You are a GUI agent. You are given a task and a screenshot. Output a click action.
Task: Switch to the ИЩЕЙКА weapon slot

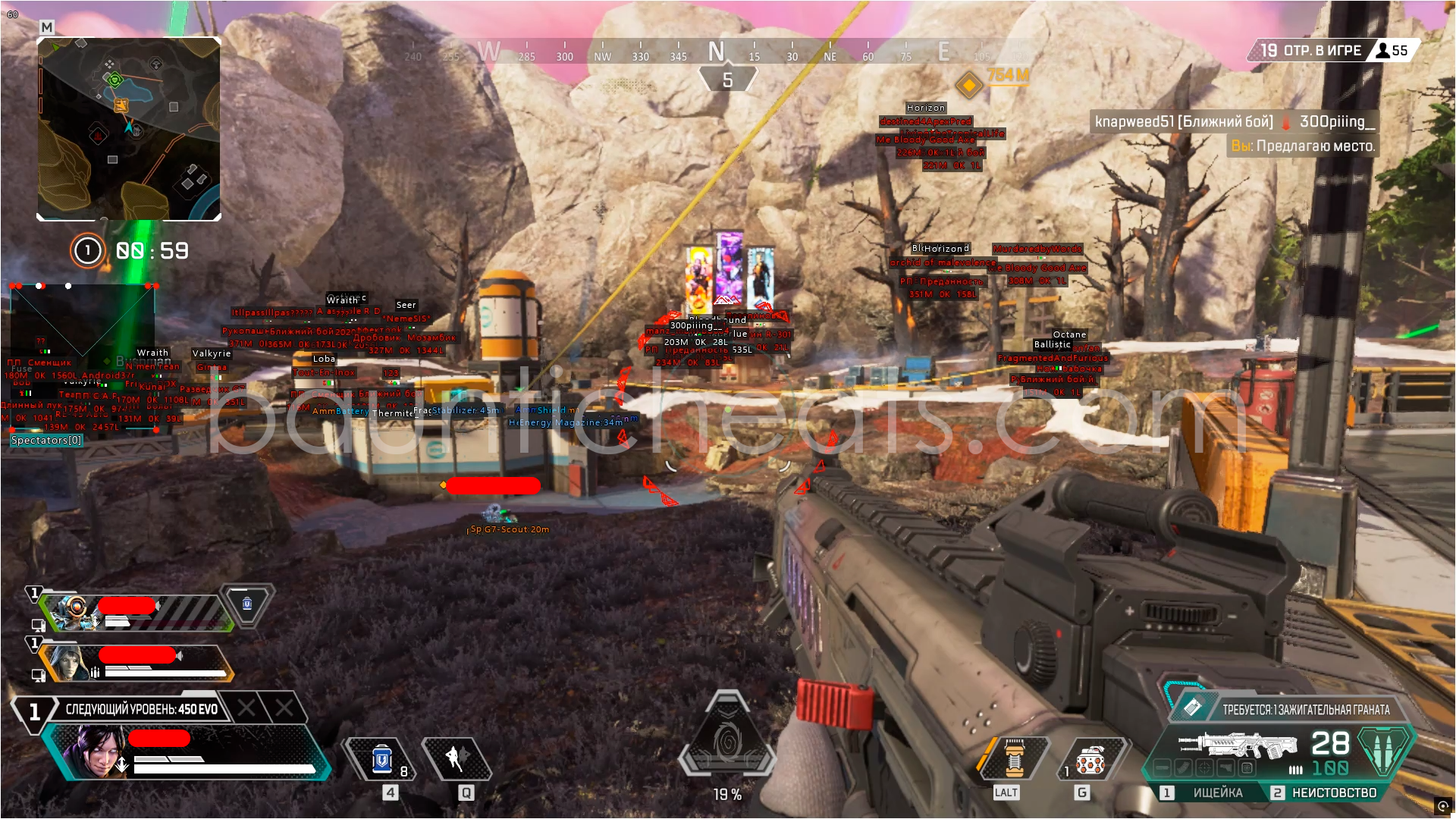coord(1216,792)
